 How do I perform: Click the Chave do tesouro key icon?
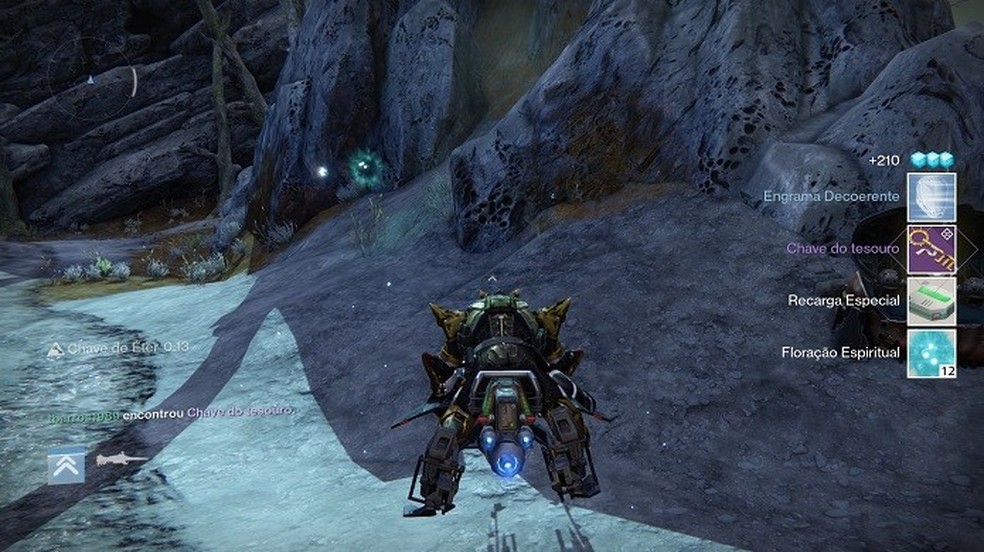(931, 249)
